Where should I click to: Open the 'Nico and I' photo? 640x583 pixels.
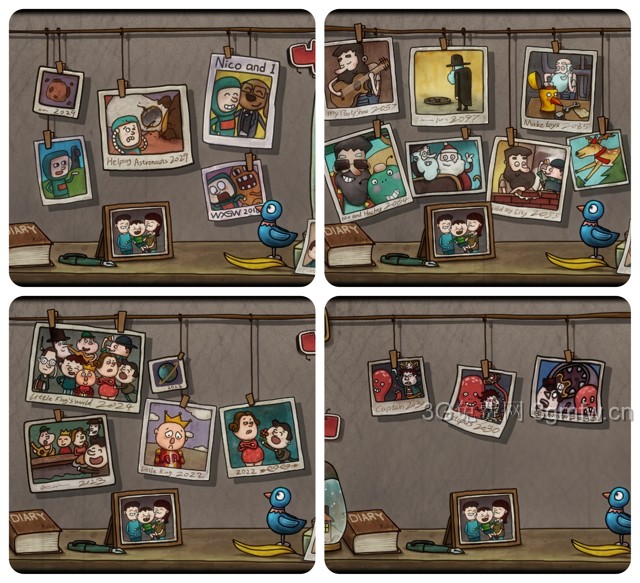click(239, 101)
